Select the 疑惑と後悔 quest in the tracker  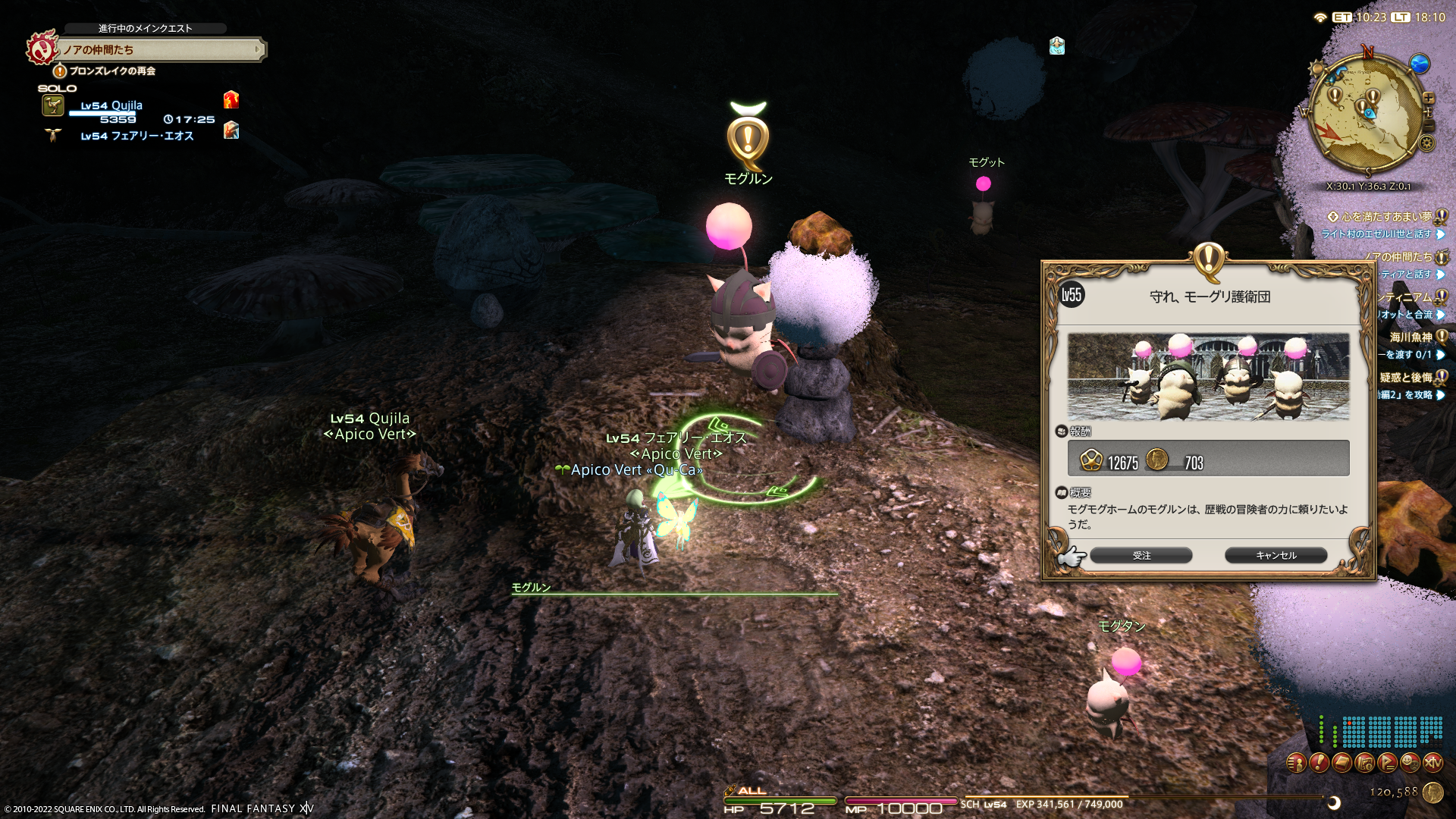[1405, 378]
